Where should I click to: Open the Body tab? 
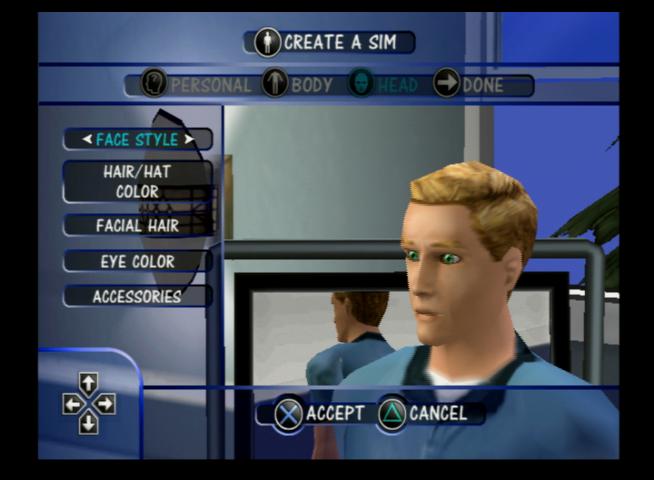pos(298,84)
